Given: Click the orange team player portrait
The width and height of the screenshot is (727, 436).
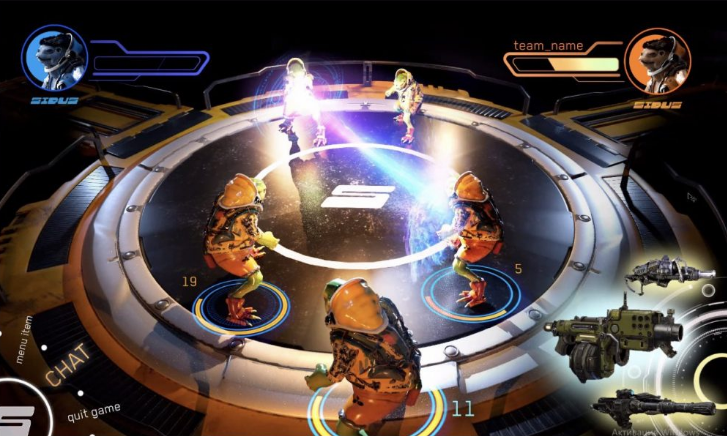Looking at the screenshot, I should tap(657, 61).
